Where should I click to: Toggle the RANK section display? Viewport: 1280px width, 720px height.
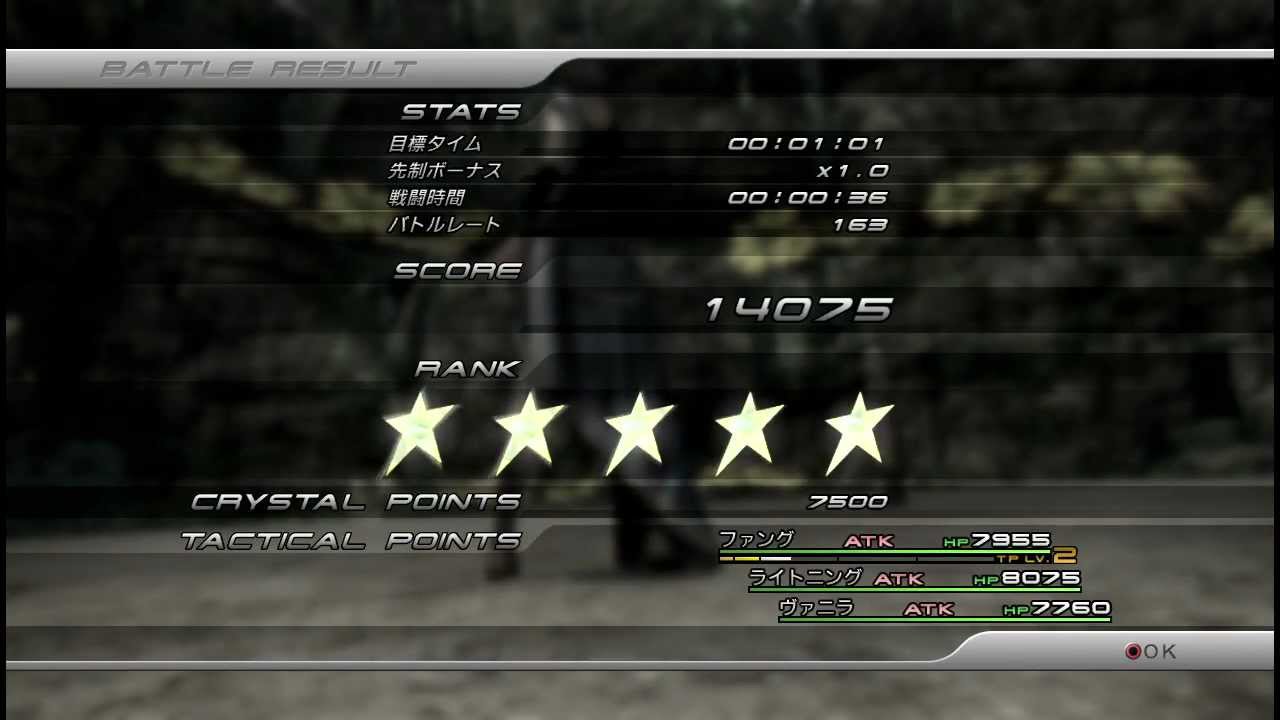point(467,368)
